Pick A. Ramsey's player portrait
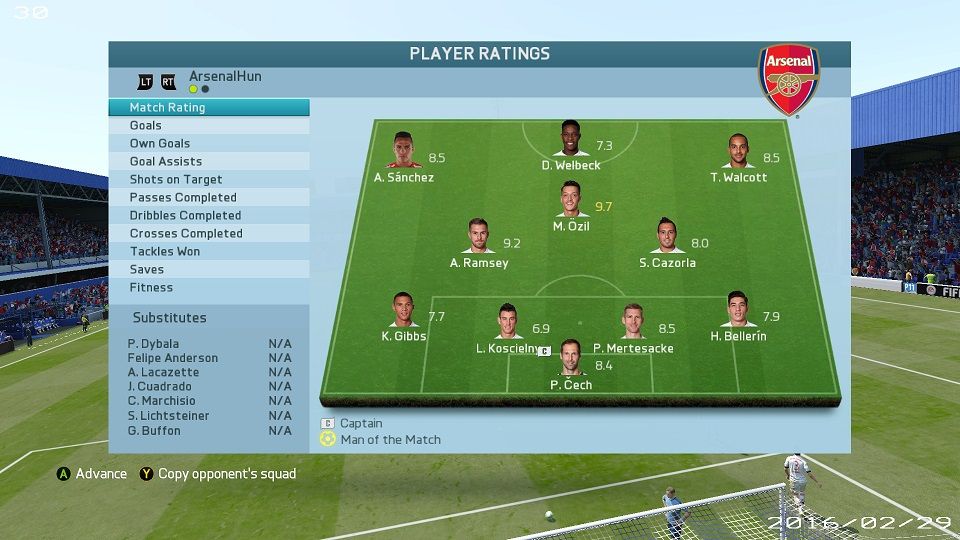 (479, 237)
